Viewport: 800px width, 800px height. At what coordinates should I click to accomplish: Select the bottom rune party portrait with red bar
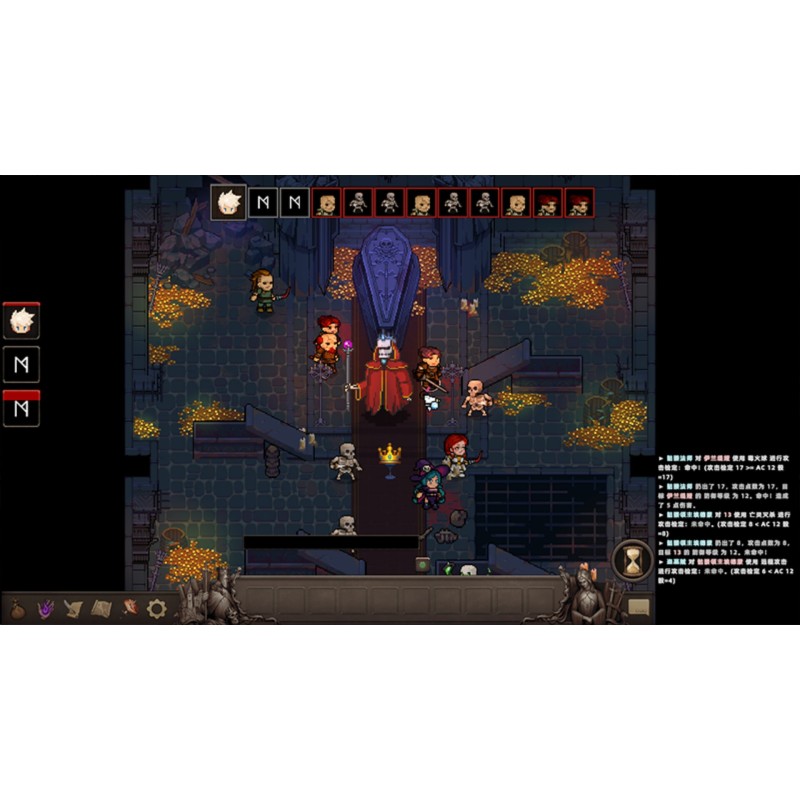[x=21, y=409]
